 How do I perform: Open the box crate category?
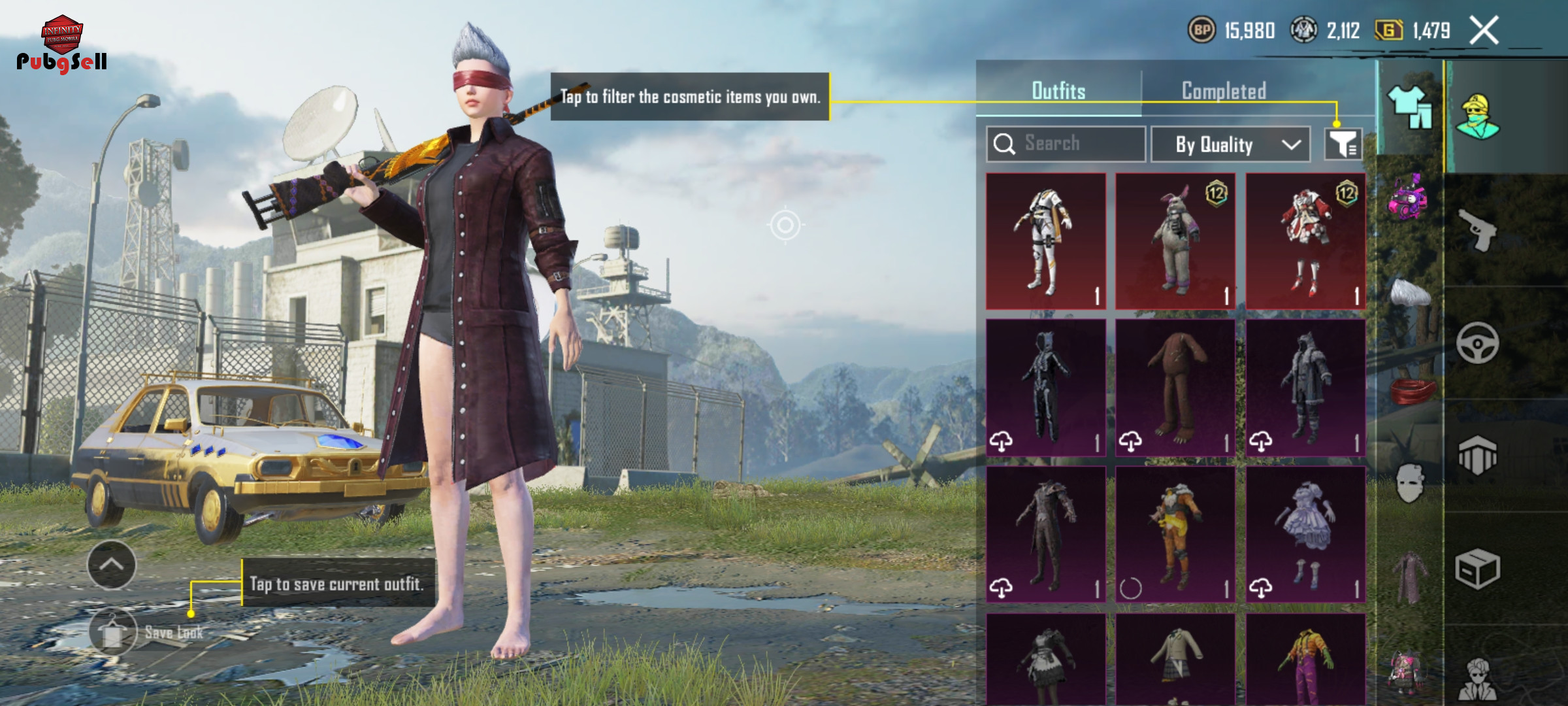tap(1477, 569)
